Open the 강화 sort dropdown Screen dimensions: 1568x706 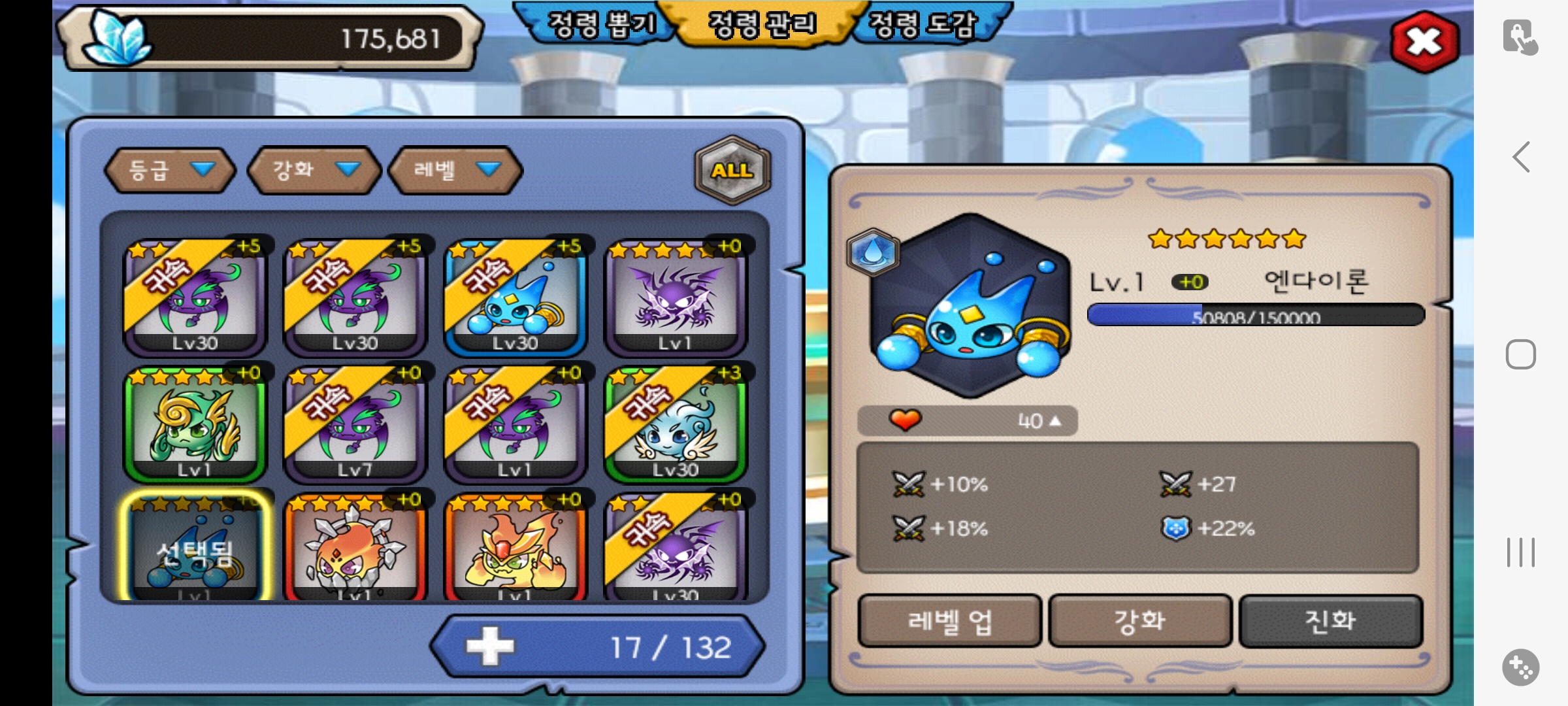tap(314, 170)
